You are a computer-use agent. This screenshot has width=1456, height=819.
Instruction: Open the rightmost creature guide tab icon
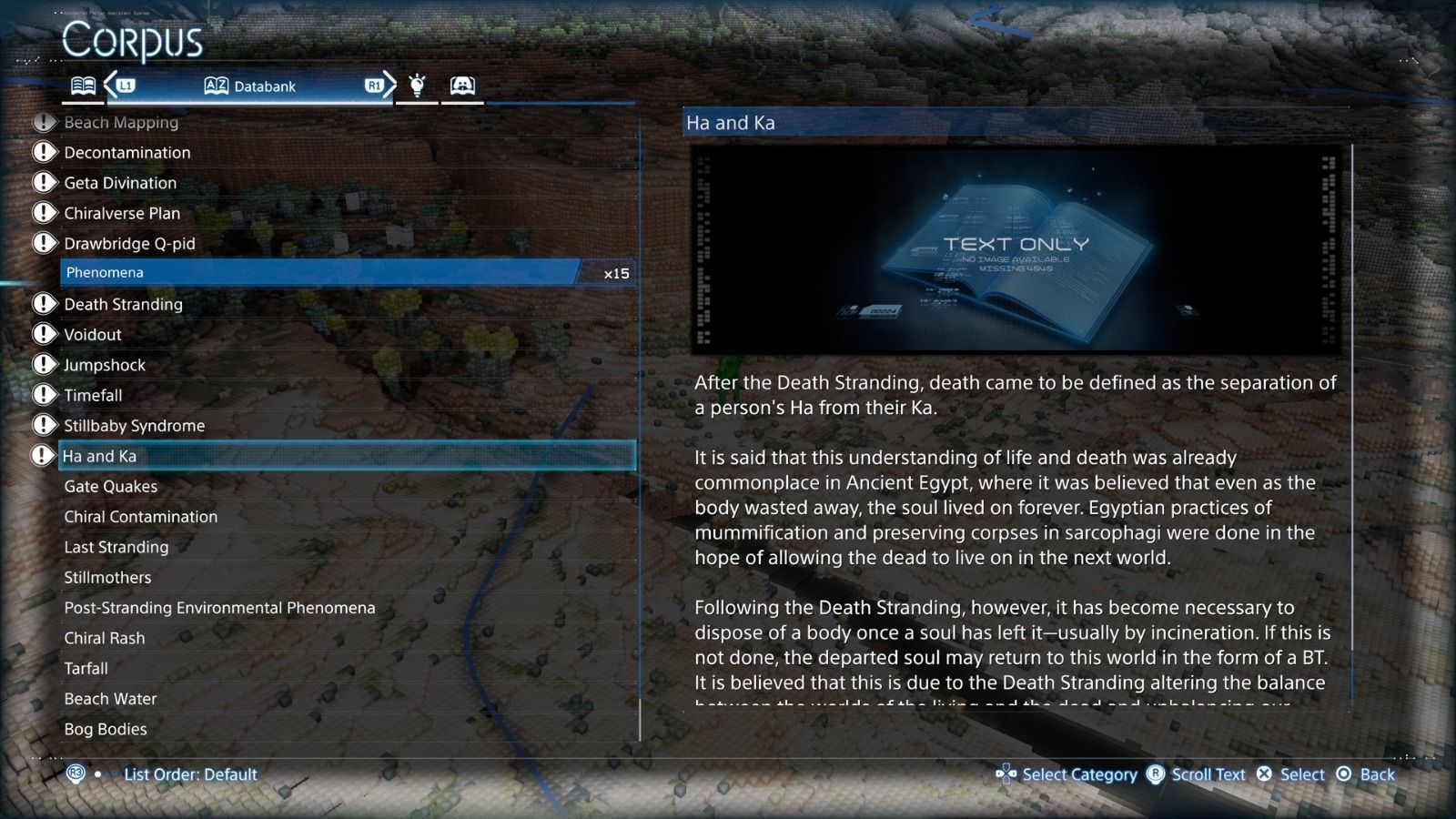point(463,86)
